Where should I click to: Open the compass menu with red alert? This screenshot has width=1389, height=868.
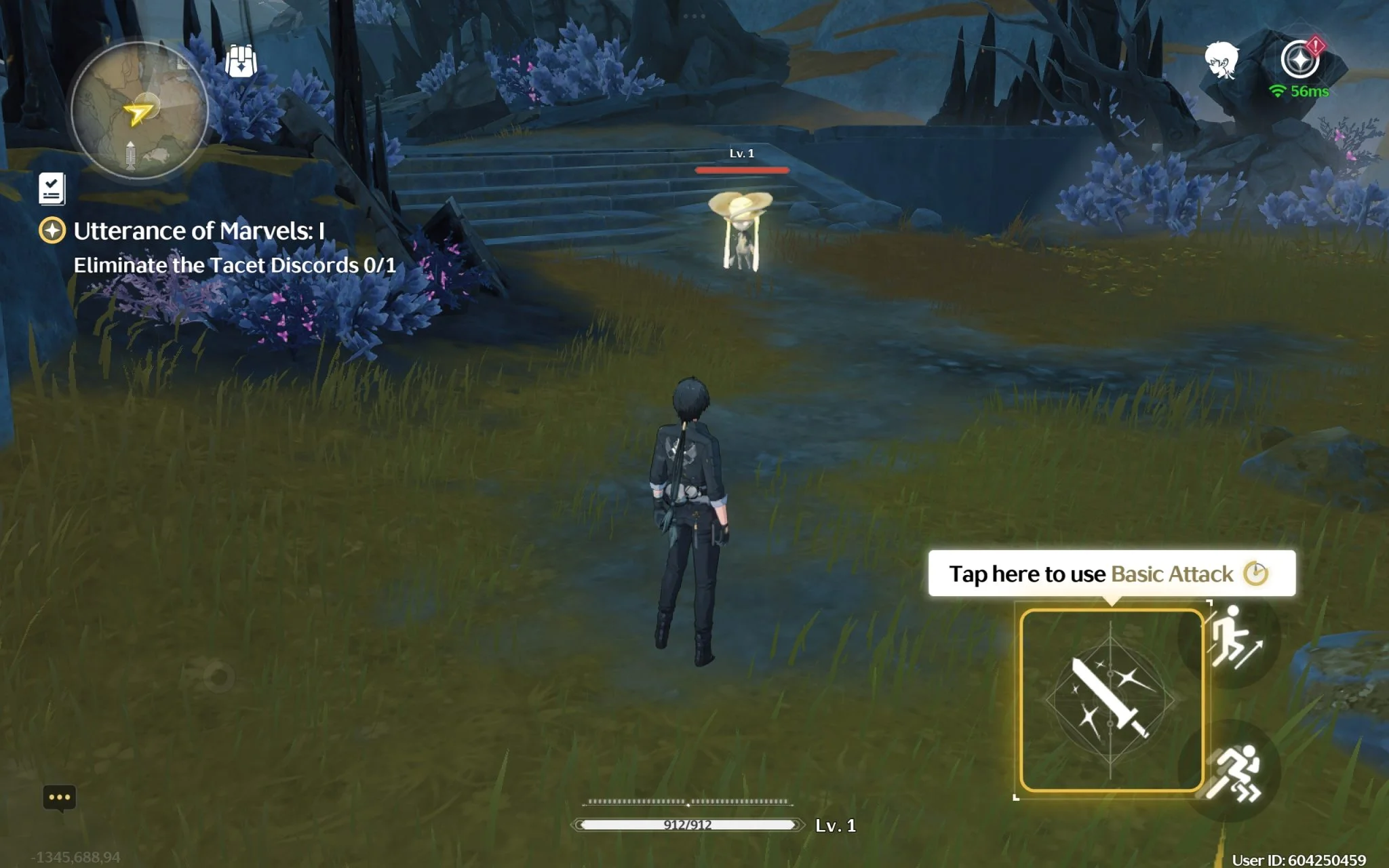pyautogui.click(x=1300, y=60)
